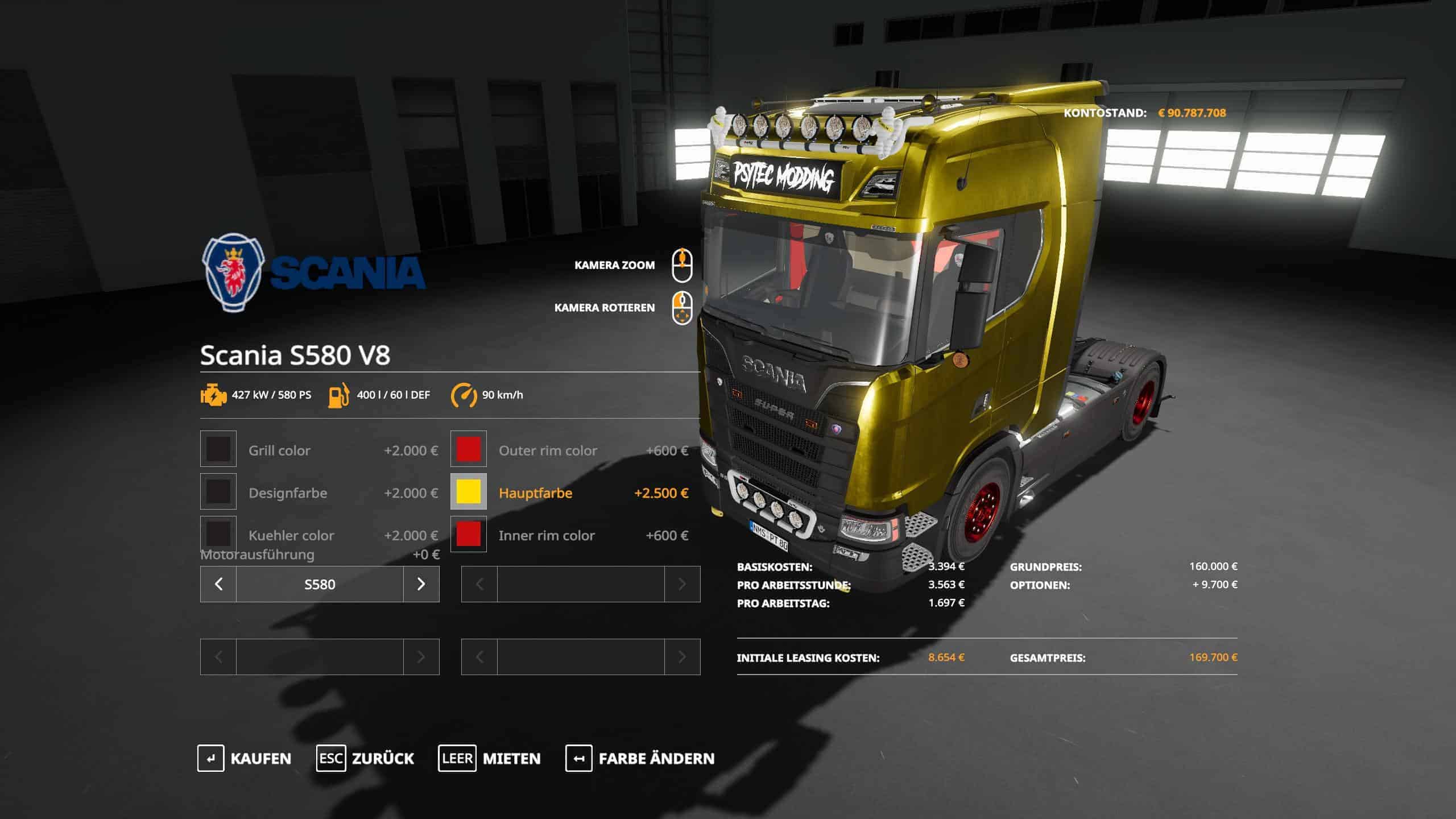The height and width of the screenshot is (819, 1456).
Task: Select the Kuehler color swatch
Action: [x=218, y=534]
